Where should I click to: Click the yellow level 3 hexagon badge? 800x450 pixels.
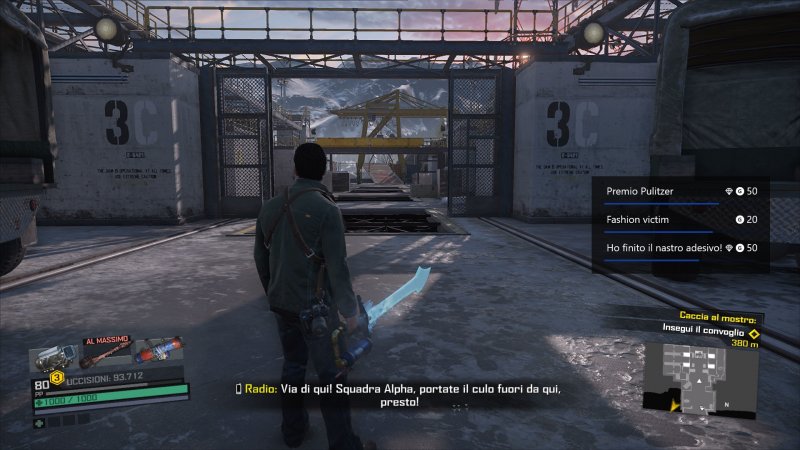(x=58, y=378)
